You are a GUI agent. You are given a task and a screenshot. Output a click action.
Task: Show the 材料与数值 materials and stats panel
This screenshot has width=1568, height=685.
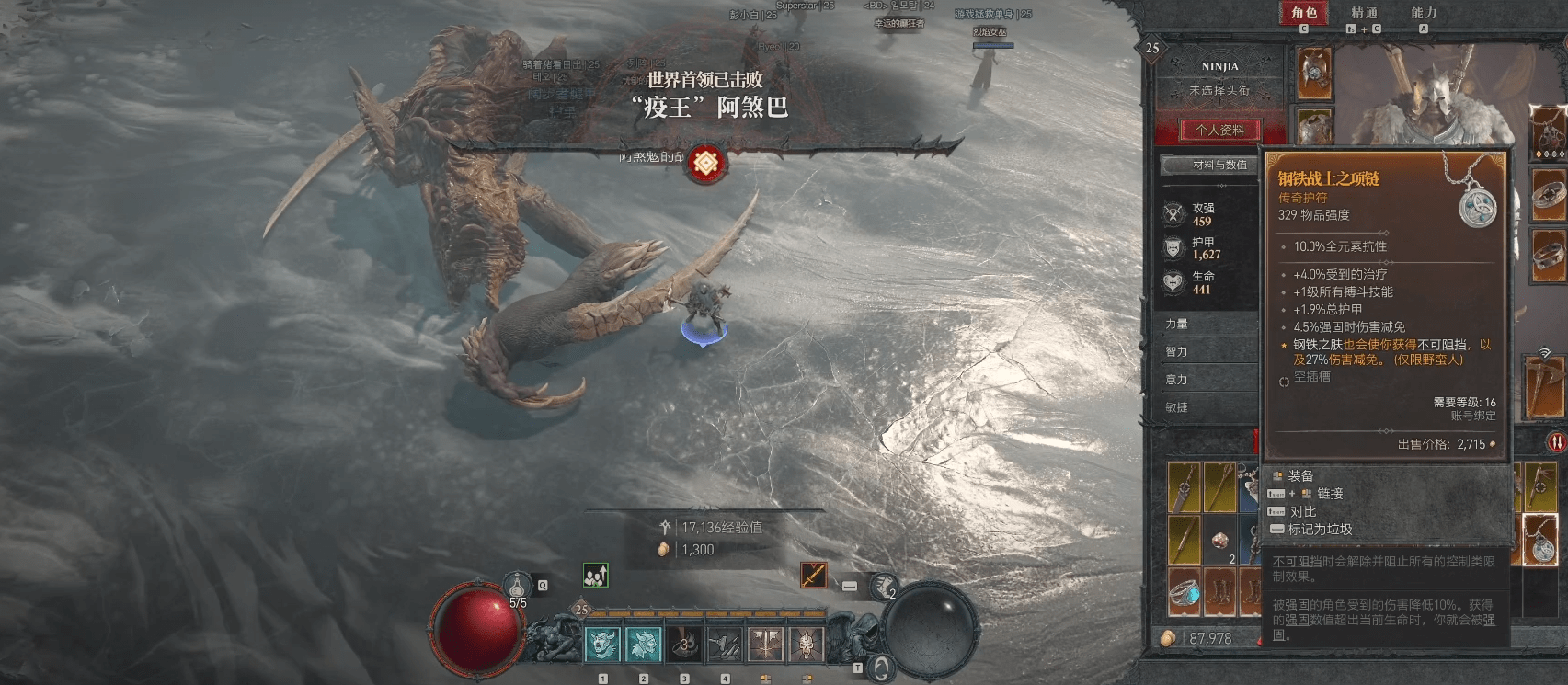tap(1219, 166)
